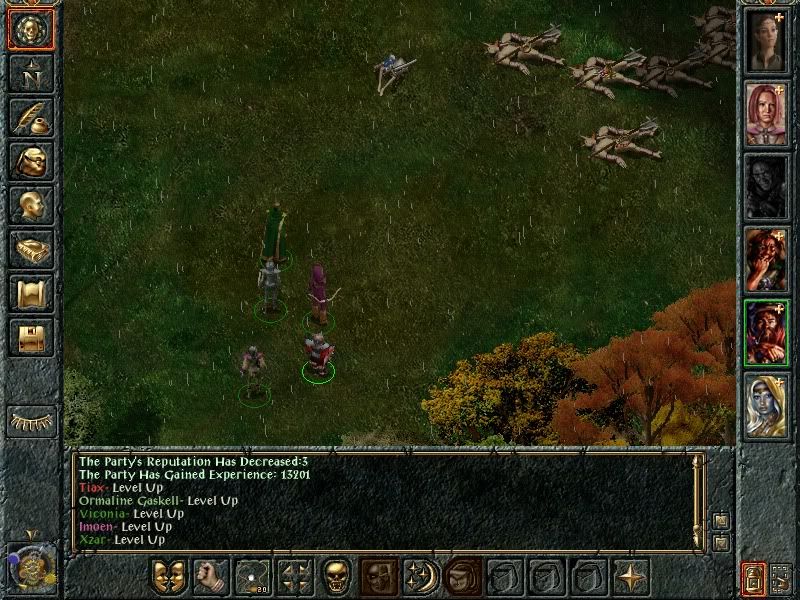Open the inventory via the helmeted head icon
Image resolution: width=800 pixels, height=600 pixels.
coord(30,161)
